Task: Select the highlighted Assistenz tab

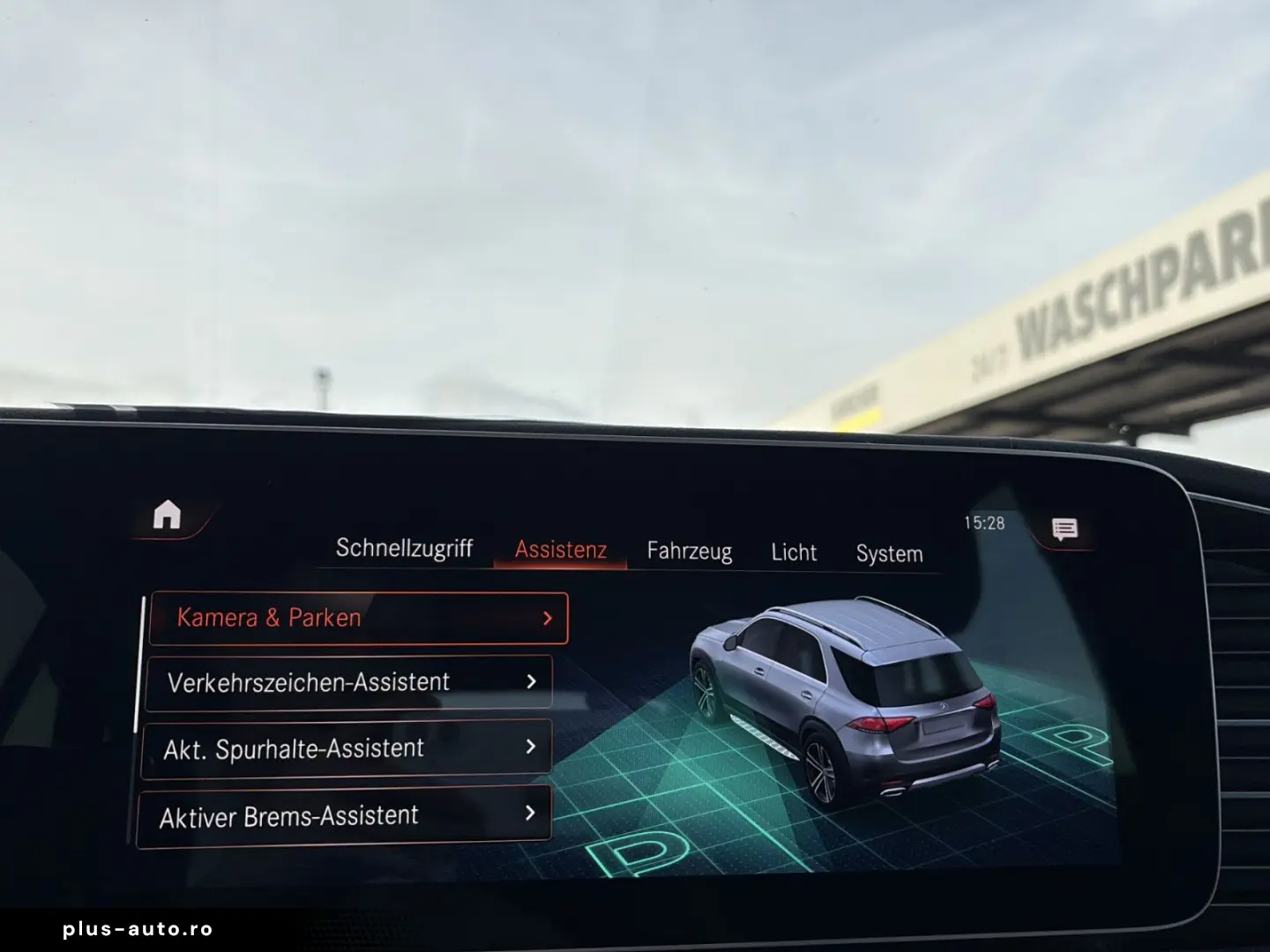Action: pyautogui.click(x=560, y=548)
